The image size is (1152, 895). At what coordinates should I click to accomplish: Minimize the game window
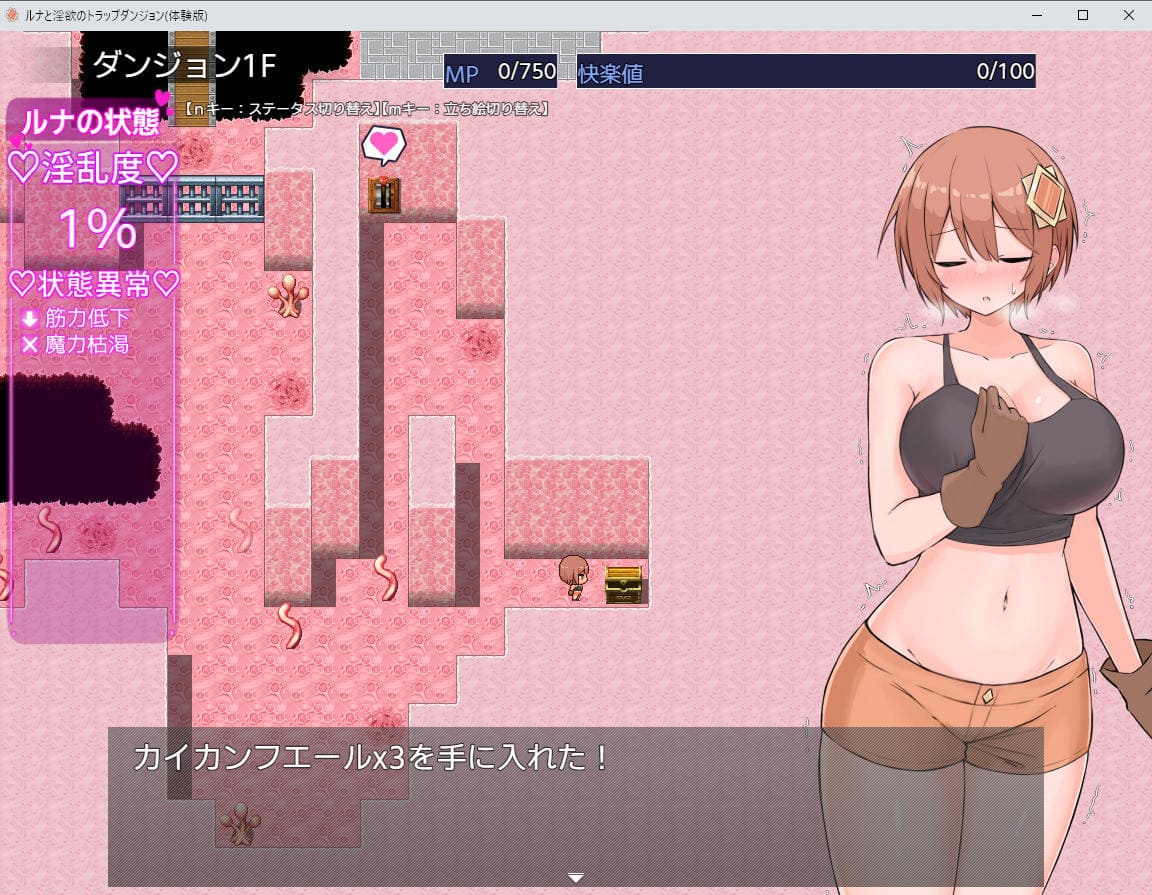tap(1035, 15)
